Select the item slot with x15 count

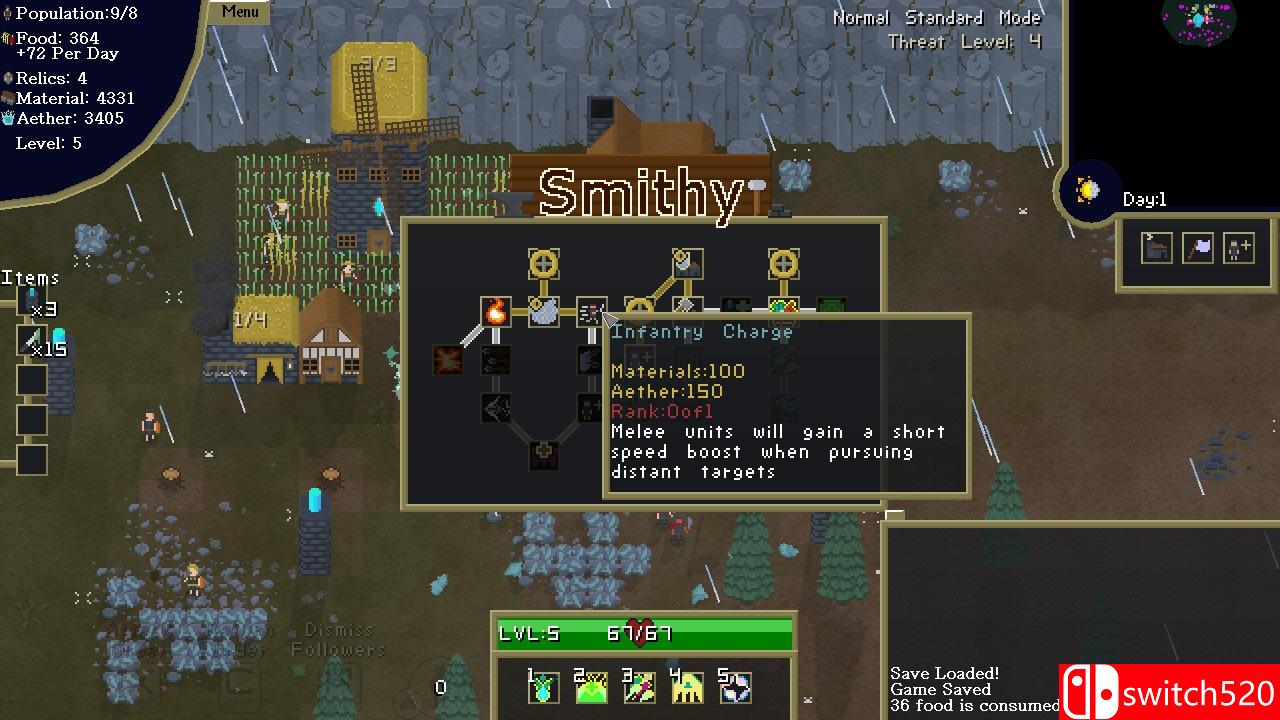coord(32,341)
